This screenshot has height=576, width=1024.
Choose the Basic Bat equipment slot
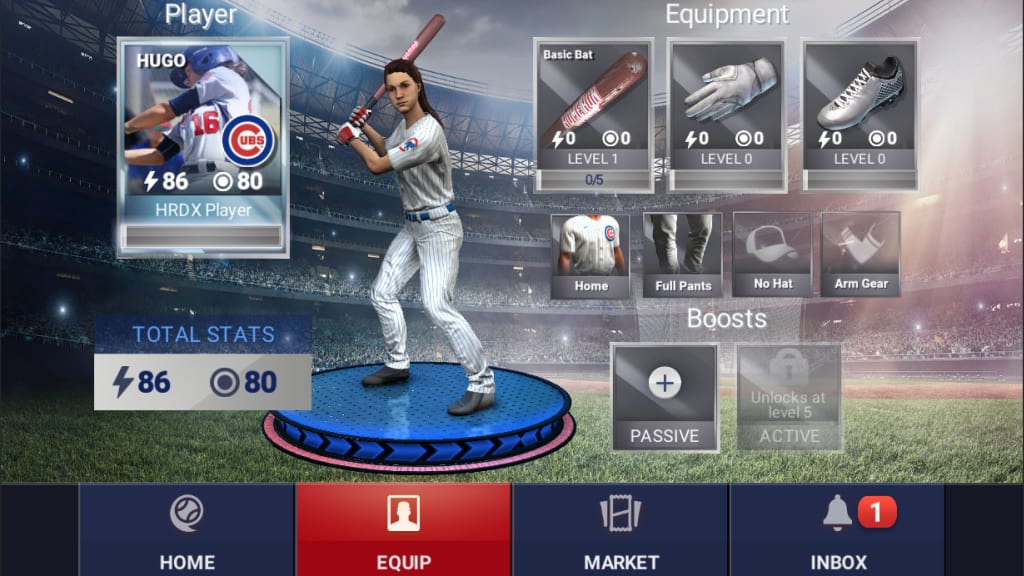[x=594, y=114]
